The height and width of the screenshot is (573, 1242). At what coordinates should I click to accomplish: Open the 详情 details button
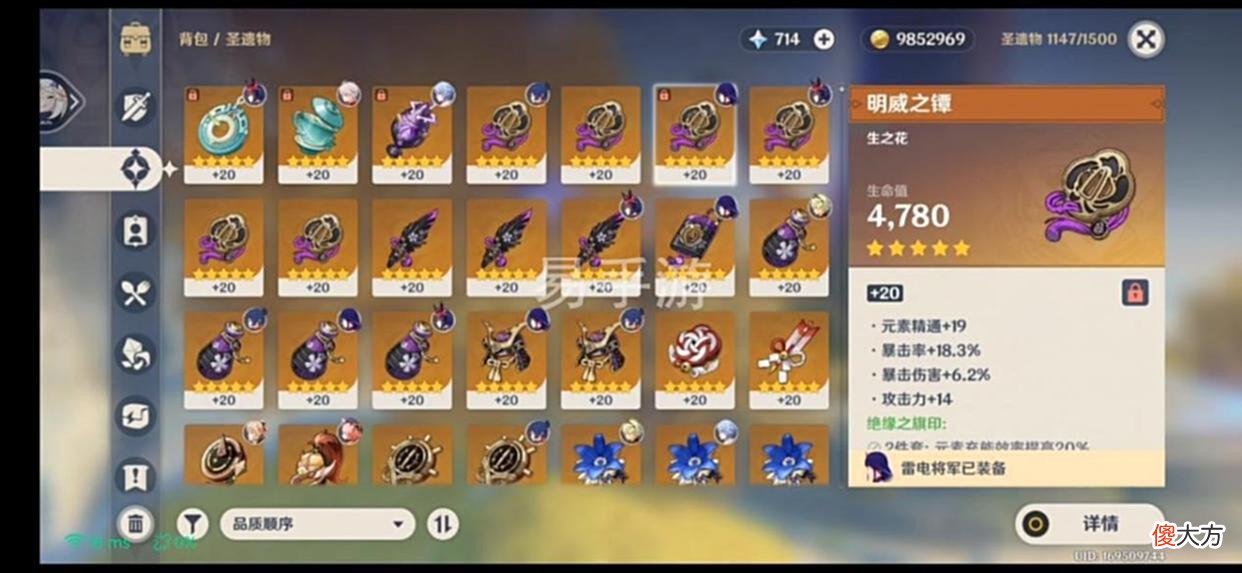[x=1090, y=523]
